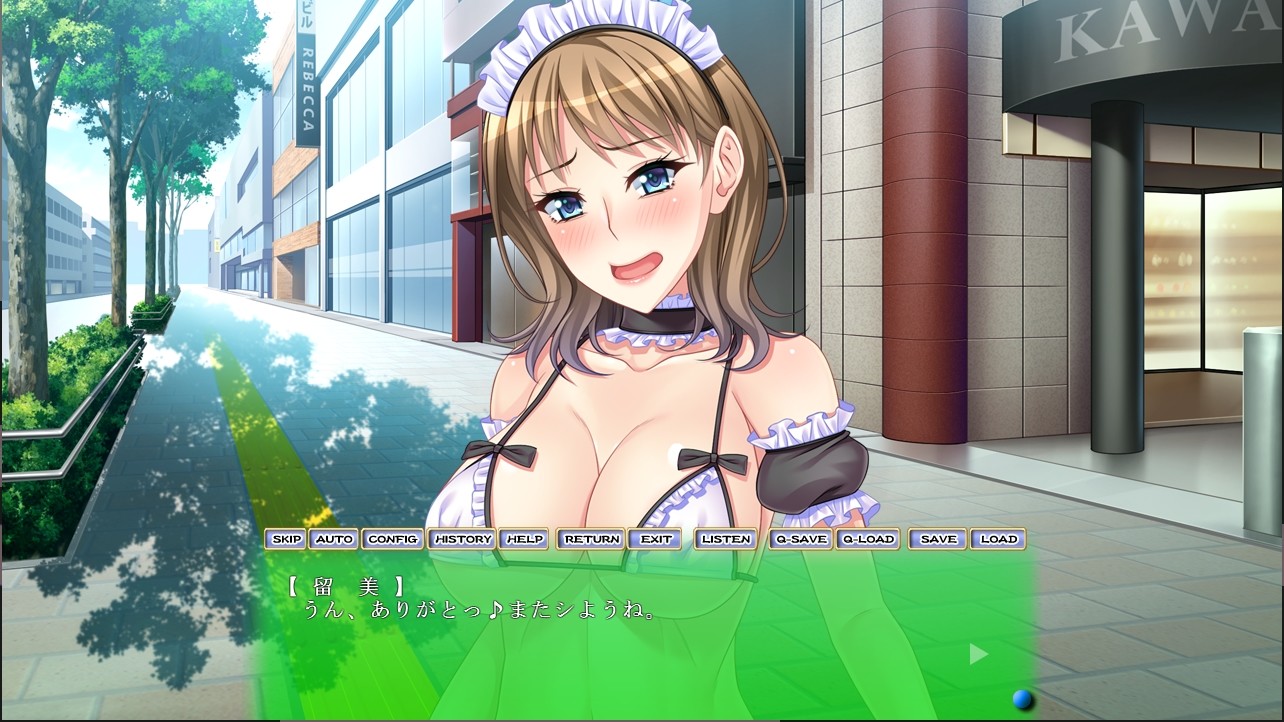Perform a Q-LOAD quick load
Image resolution: width=1284 pixels, height=722 pixels.
click(866, 538)
